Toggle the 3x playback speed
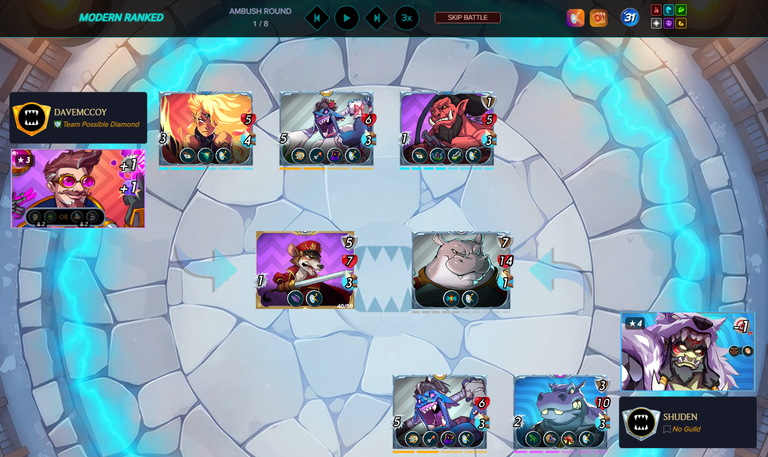Viewport: 768px width, 457px height. pos(406,18)
